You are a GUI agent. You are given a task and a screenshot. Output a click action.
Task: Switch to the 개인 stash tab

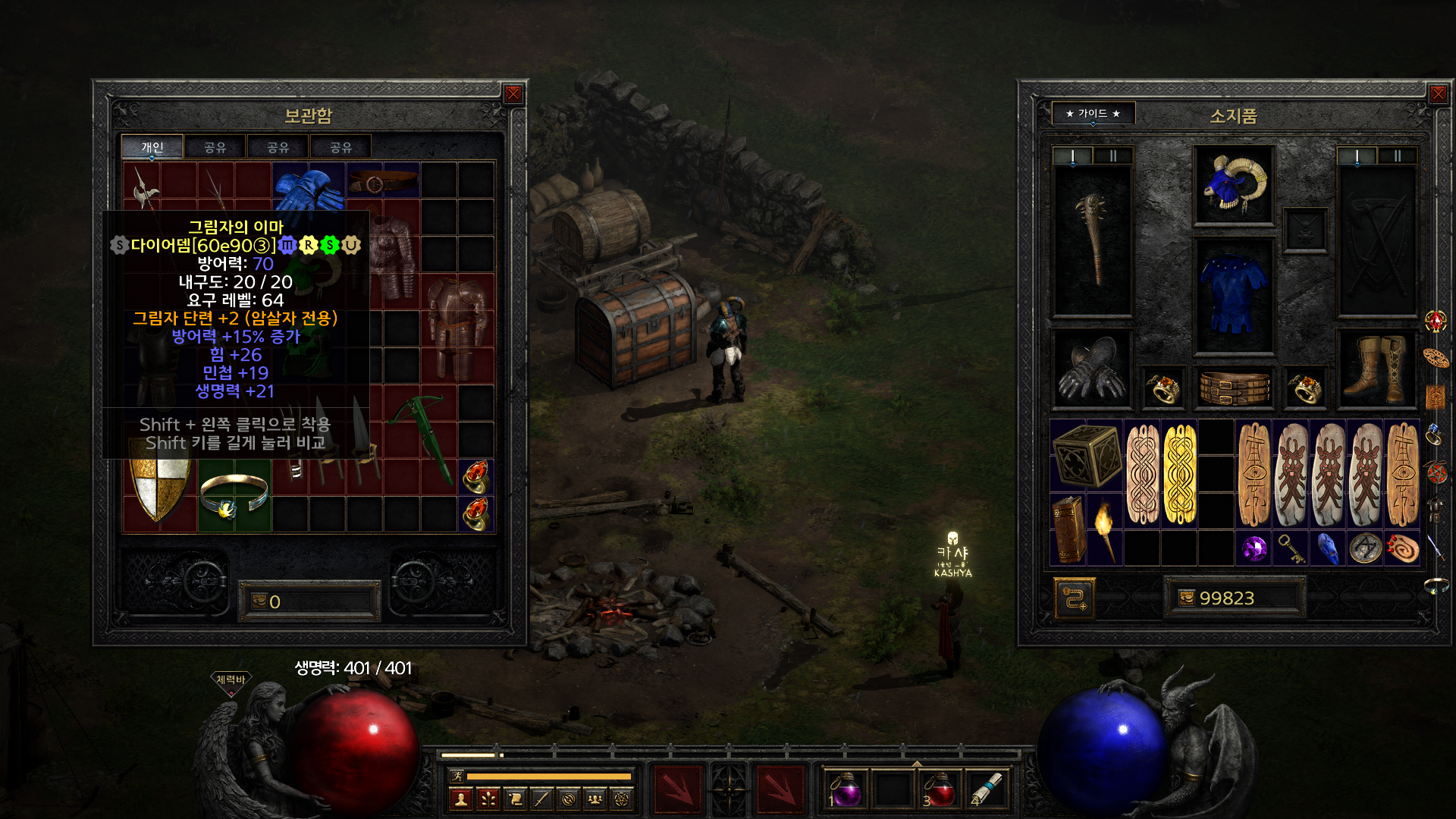152,147
